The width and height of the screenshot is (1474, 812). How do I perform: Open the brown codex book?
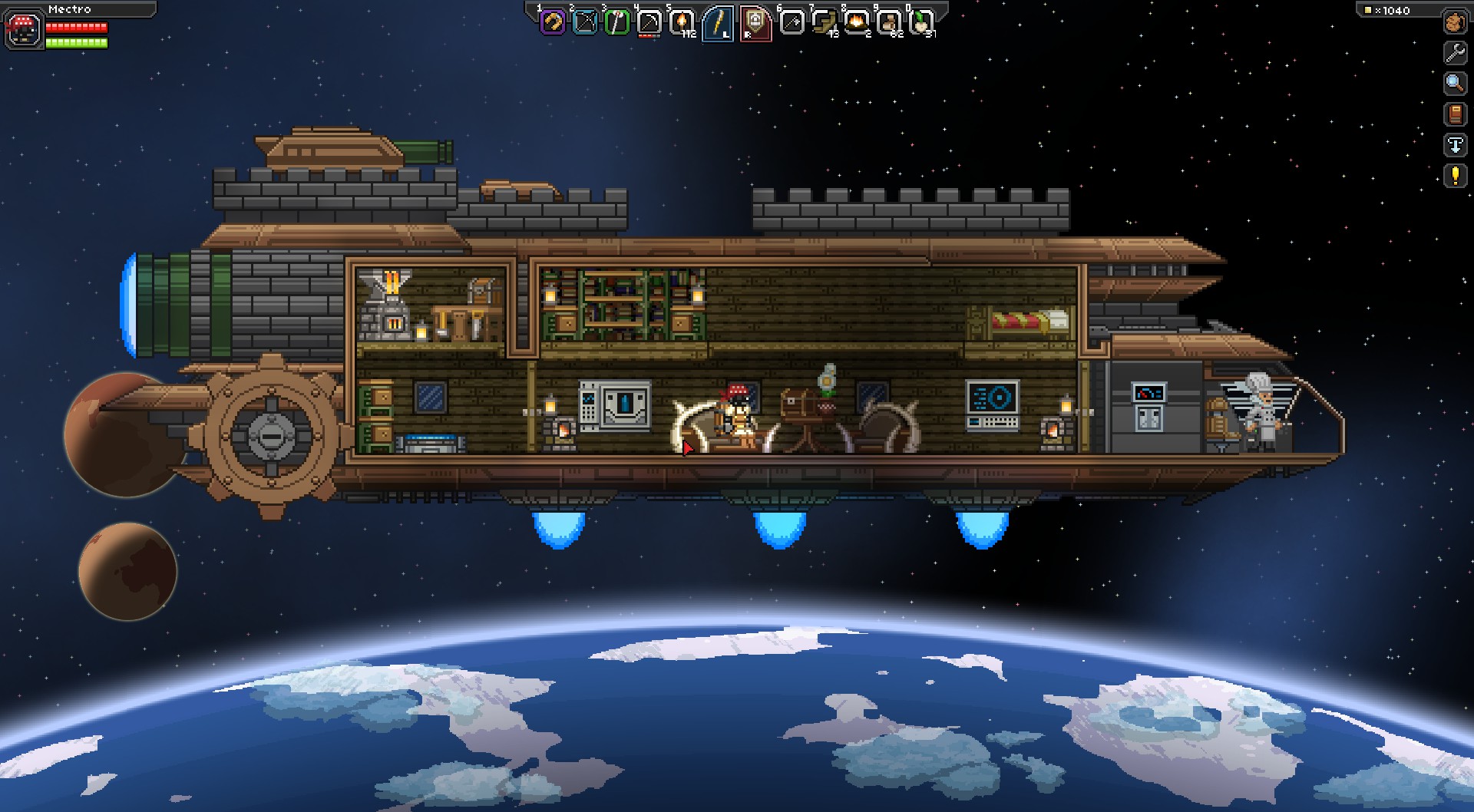coord(1455,114)
